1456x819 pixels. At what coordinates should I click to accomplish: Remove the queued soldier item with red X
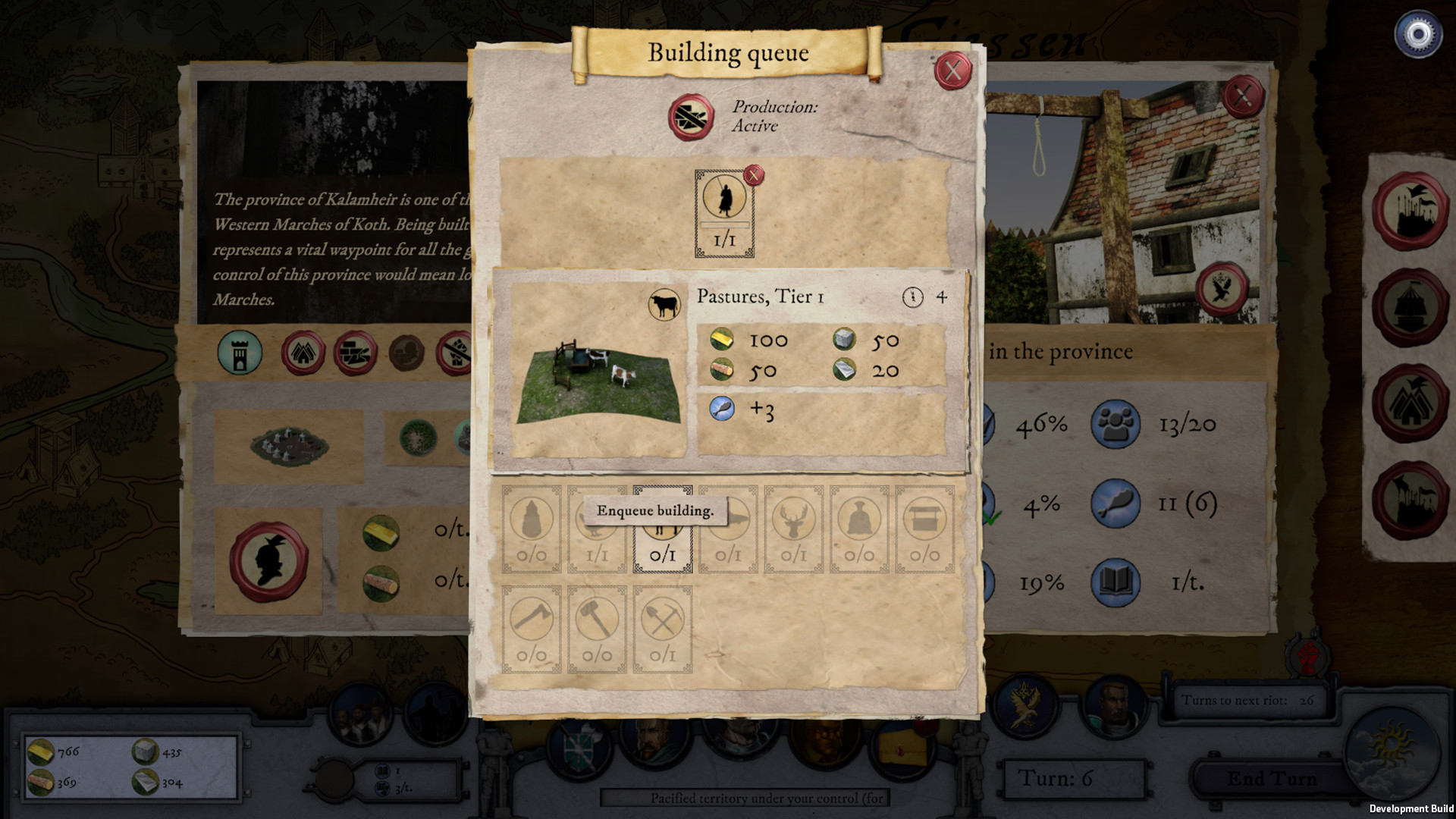coord(754,175)
